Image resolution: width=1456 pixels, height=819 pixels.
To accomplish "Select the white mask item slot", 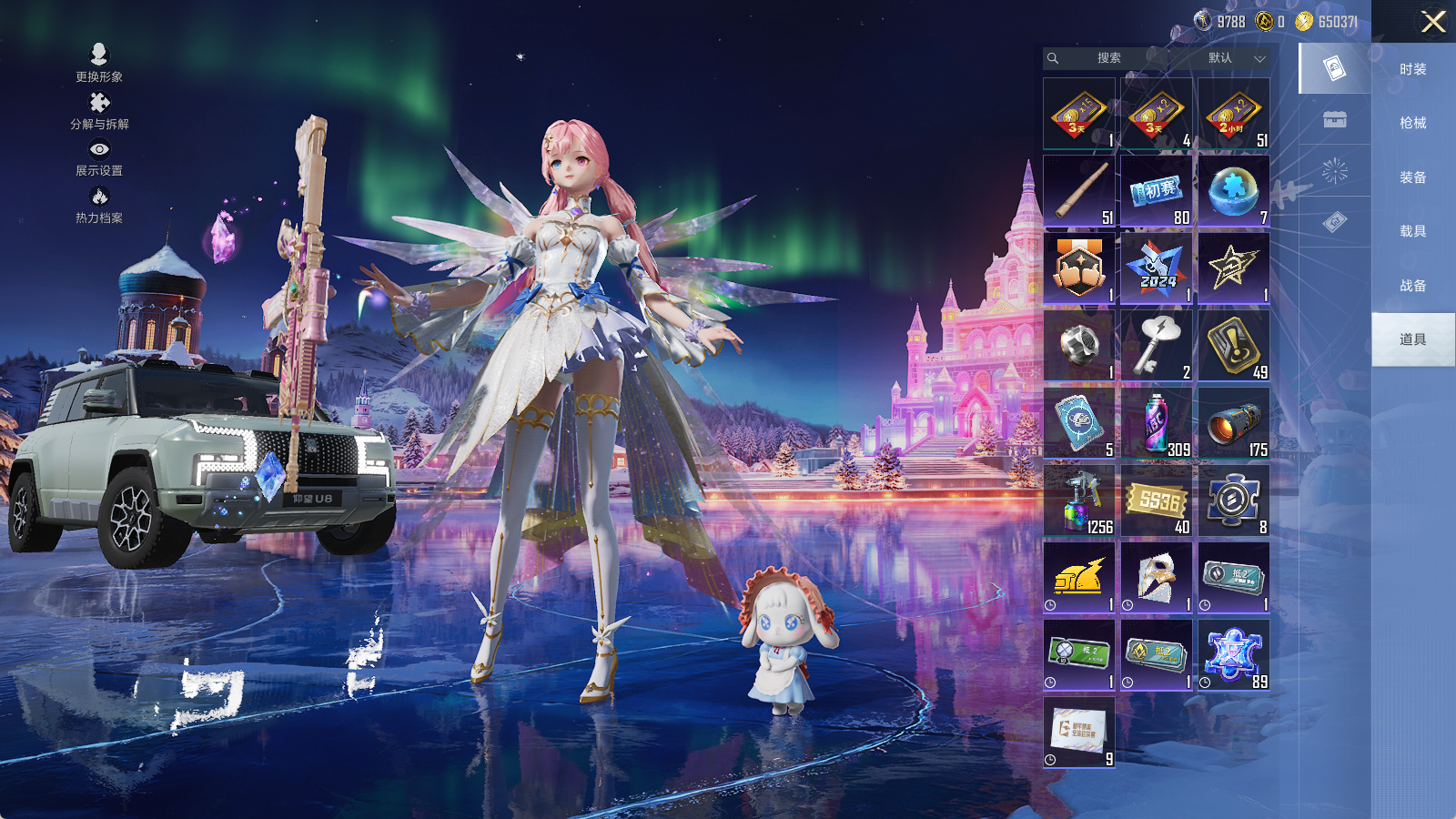I will coord(1157,578).
